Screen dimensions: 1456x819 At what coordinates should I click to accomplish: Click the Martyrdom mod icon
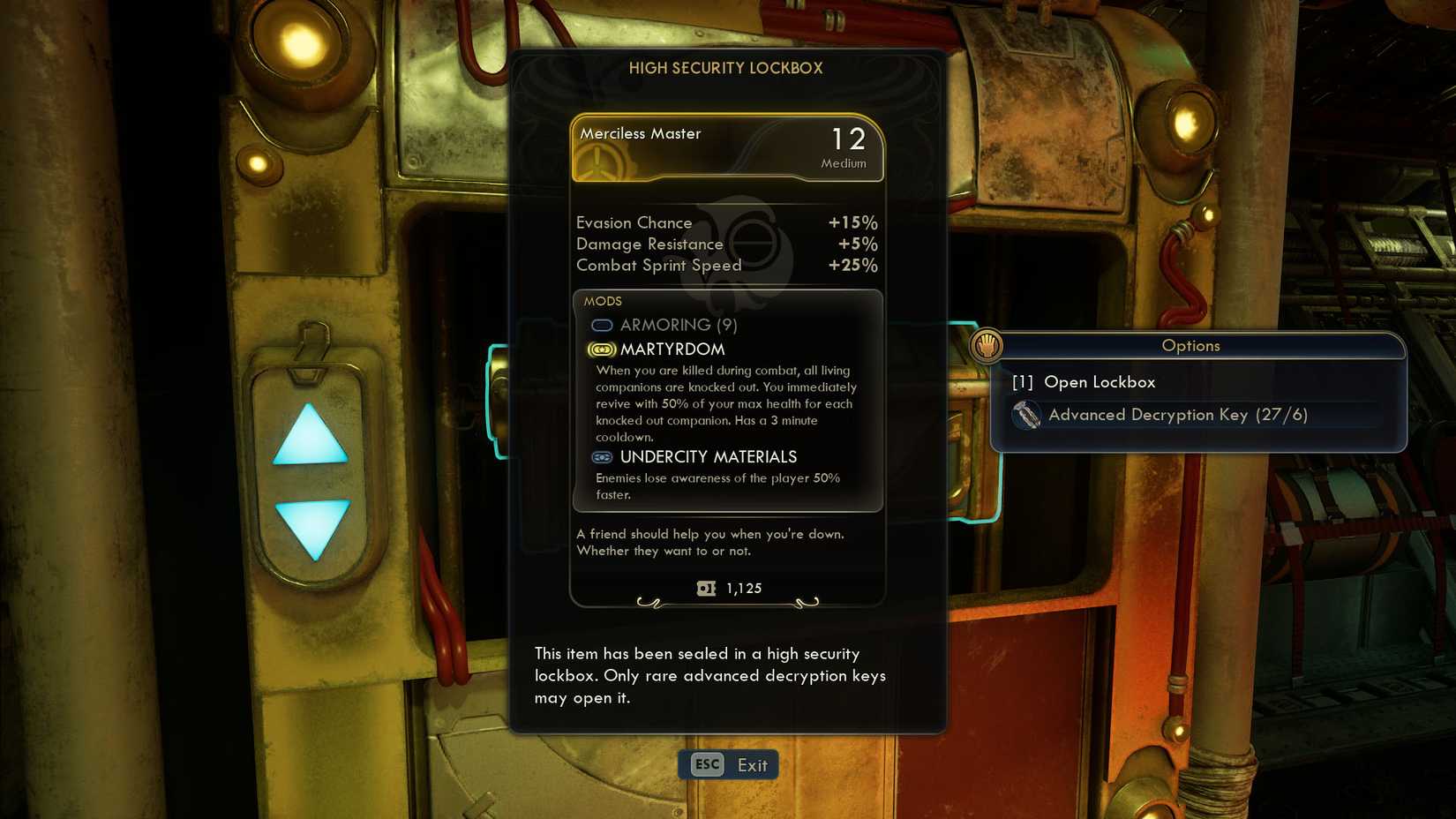point(601,349)
